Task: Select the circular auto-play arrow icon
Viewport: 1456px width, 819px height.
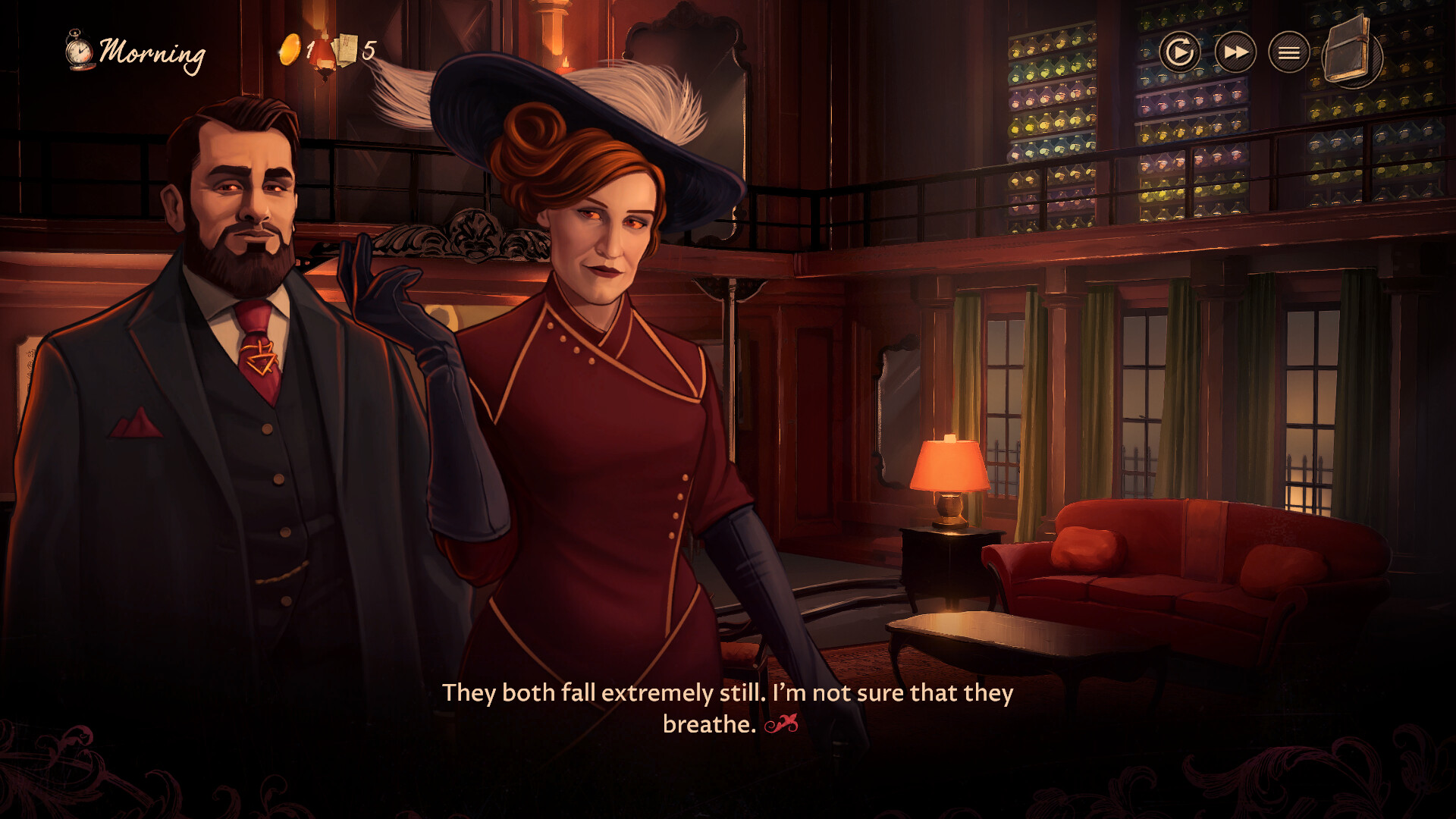Action: (x=1181, y=53)
